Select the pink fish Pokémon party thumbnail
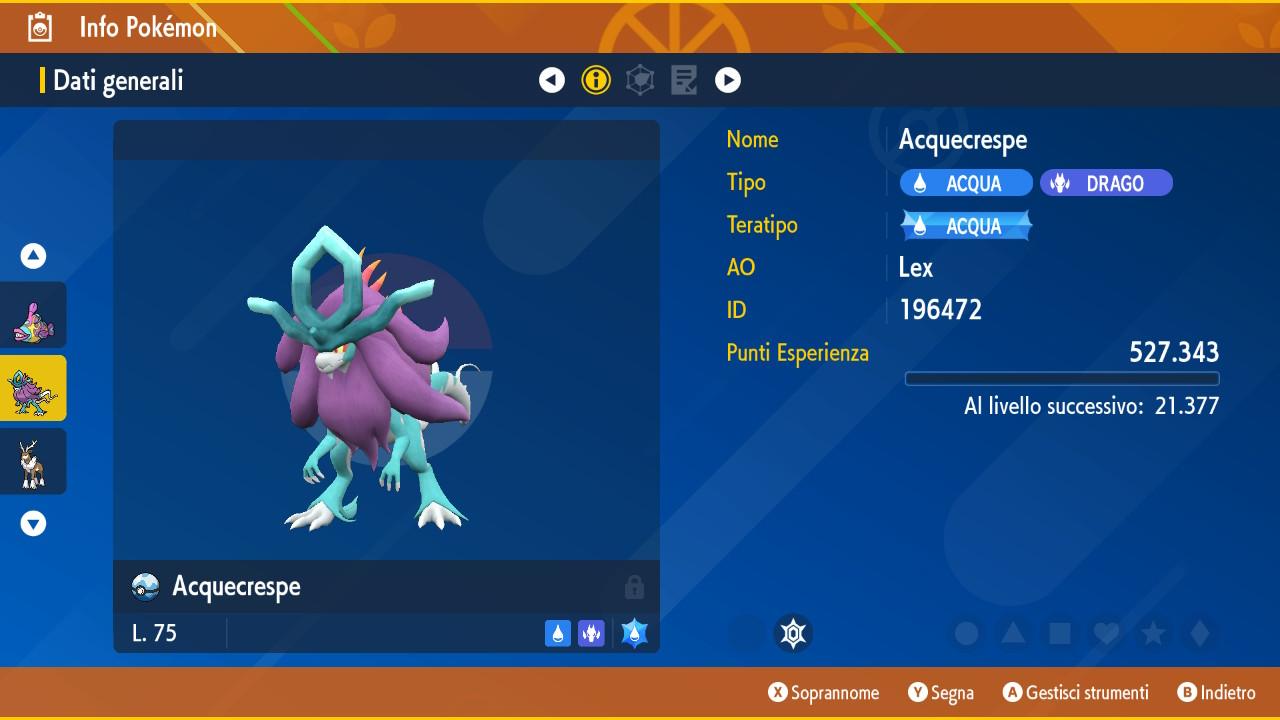This screenshot has width=1280, height=720. pyautogui.click(x=34, y=315)
